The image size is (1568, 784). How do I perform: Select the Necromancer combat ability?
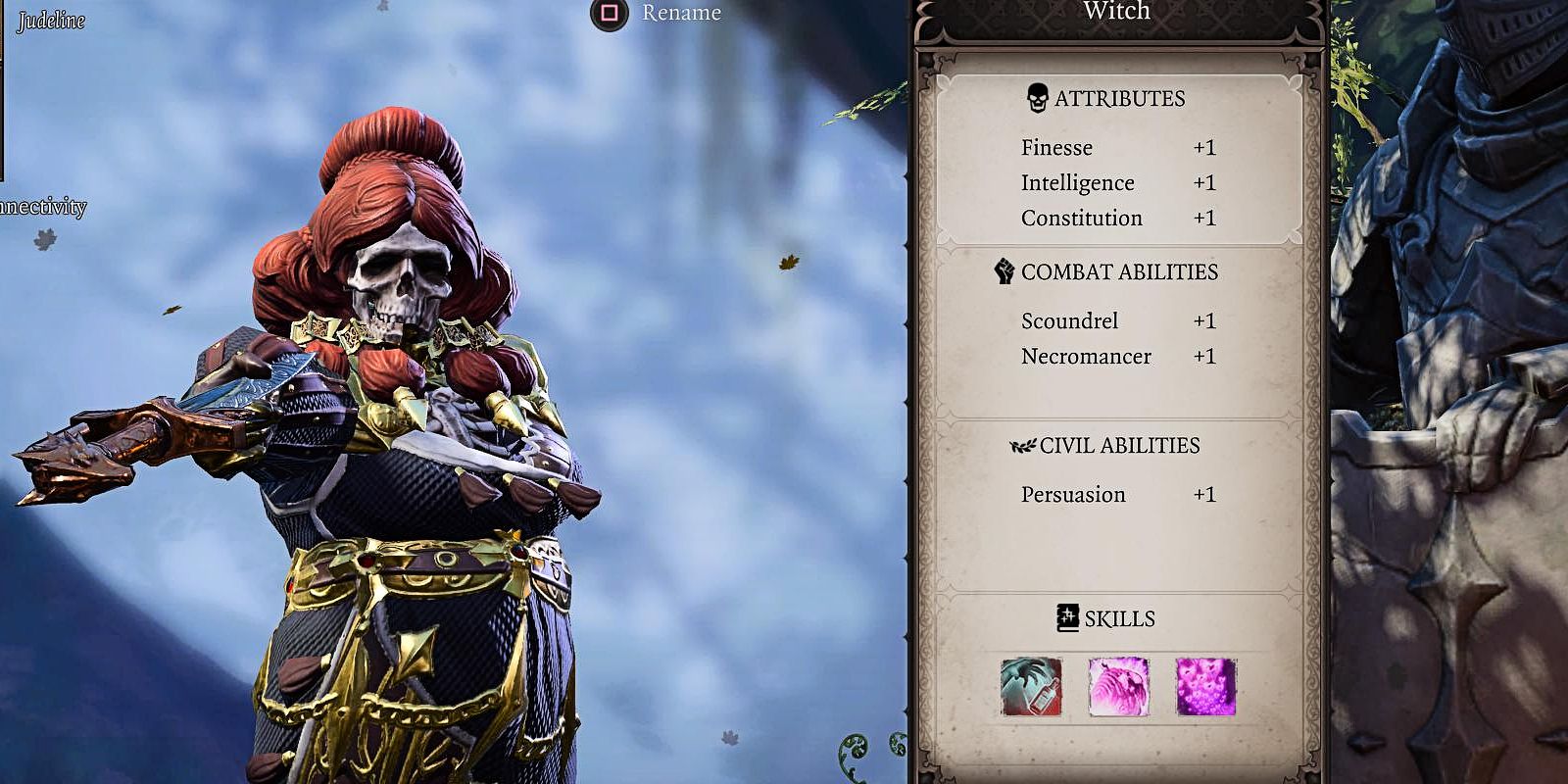pos(1117,357)
